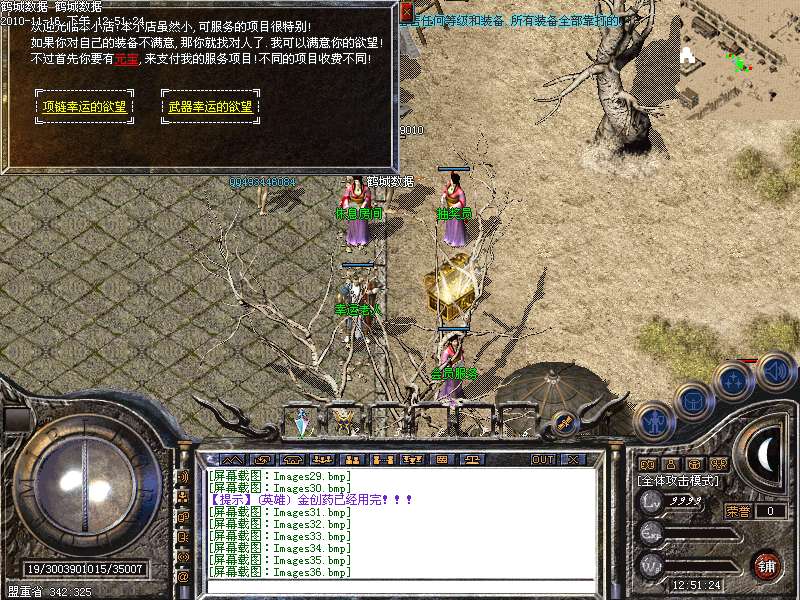Use the blue potion in the belt slot
This screenshot has width=800, height=600.
pyautogui.click(x=301, y=422)
